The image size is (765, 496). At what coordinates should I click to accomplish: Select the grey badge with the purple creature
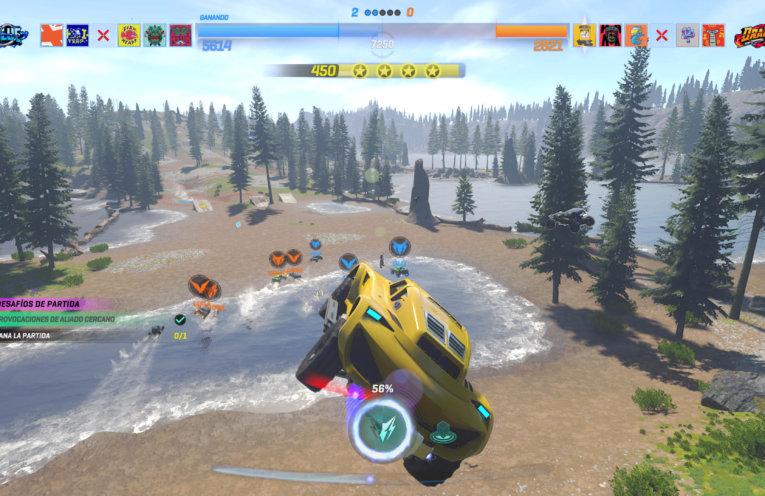tap(687, 36)
